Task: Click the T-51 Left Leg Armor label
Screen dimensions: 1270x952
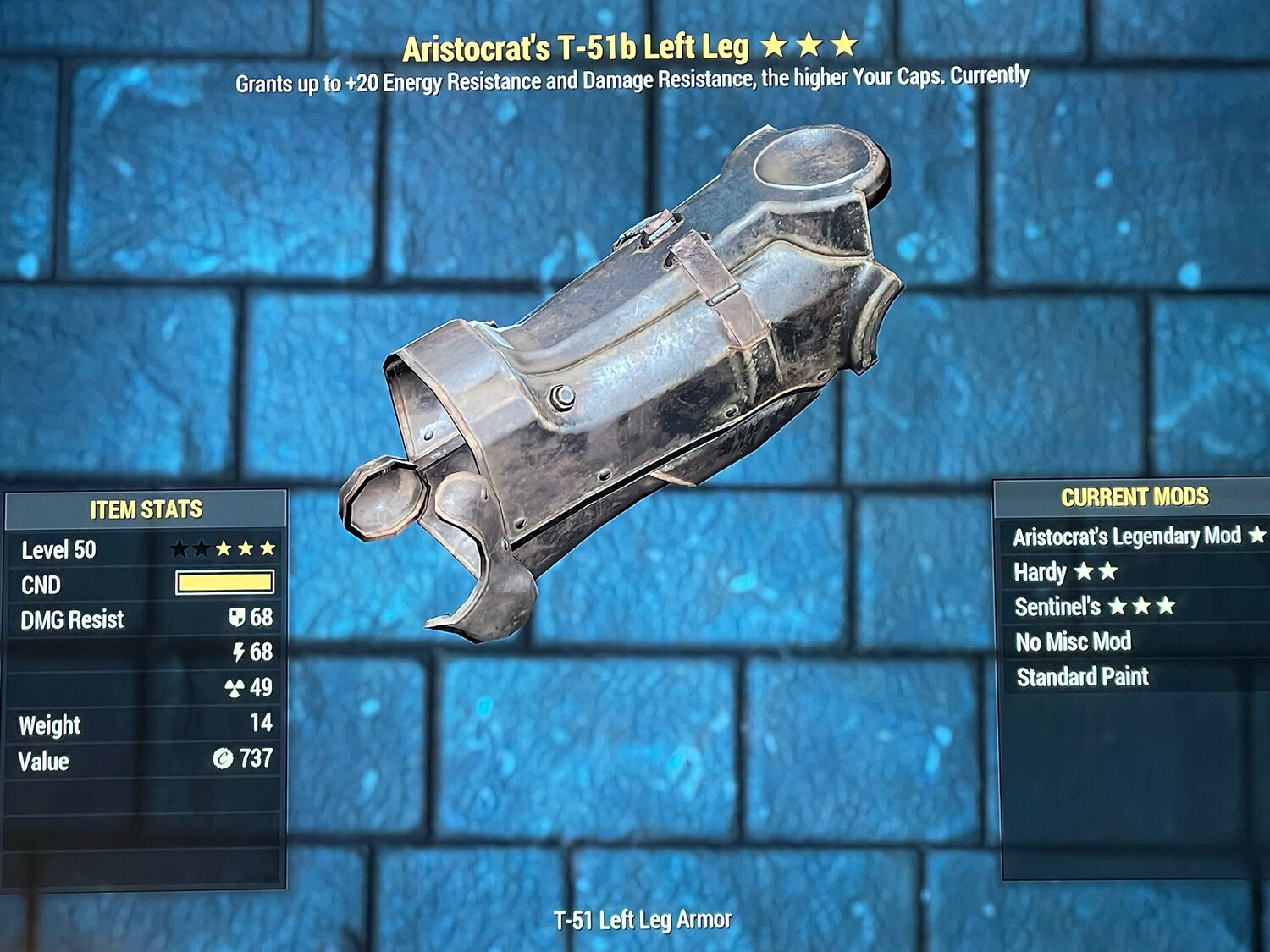Action: tap(643, 916)
